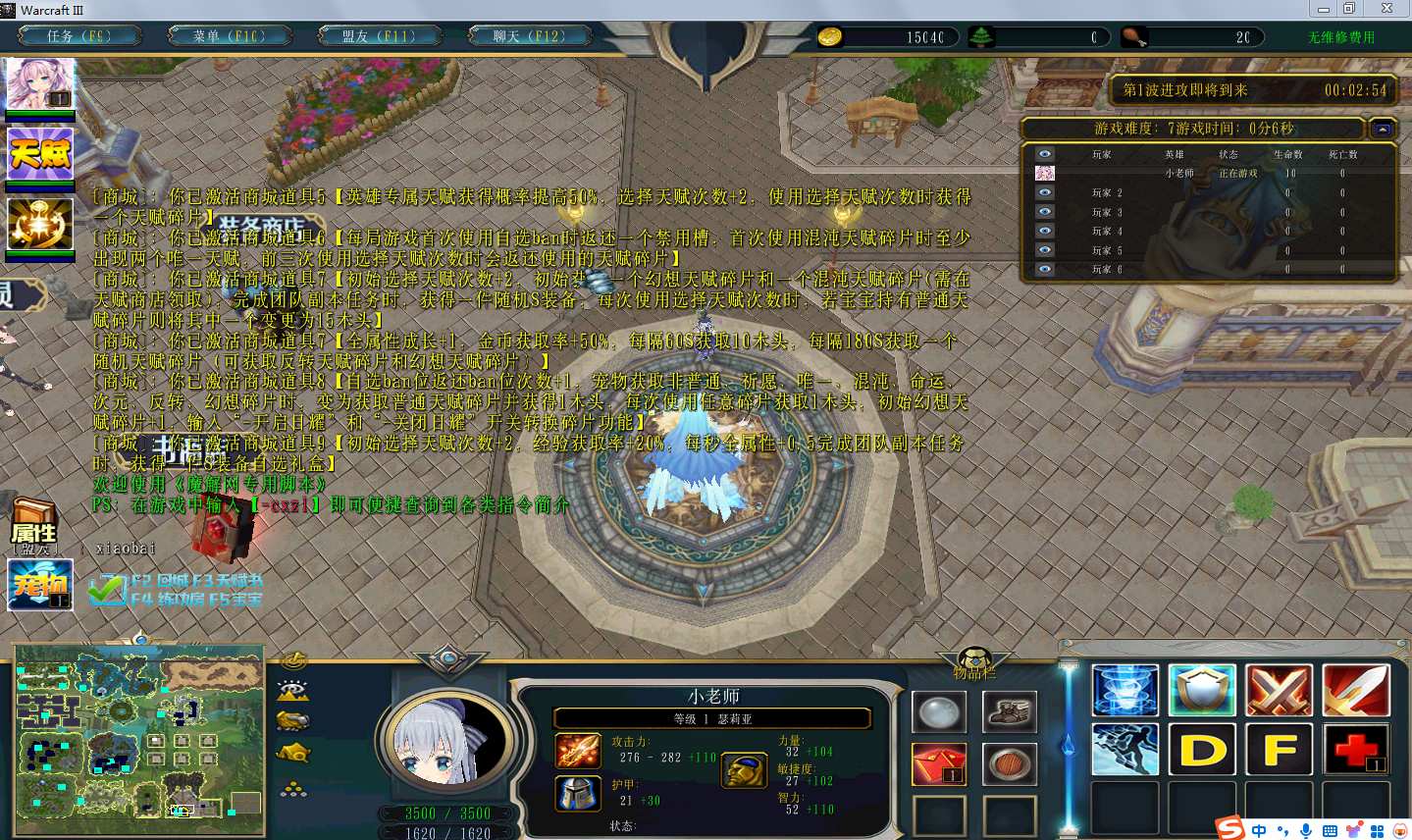Toggle the green checkmark hotkey hint box

pyautogui.click(x=106, y=589)
